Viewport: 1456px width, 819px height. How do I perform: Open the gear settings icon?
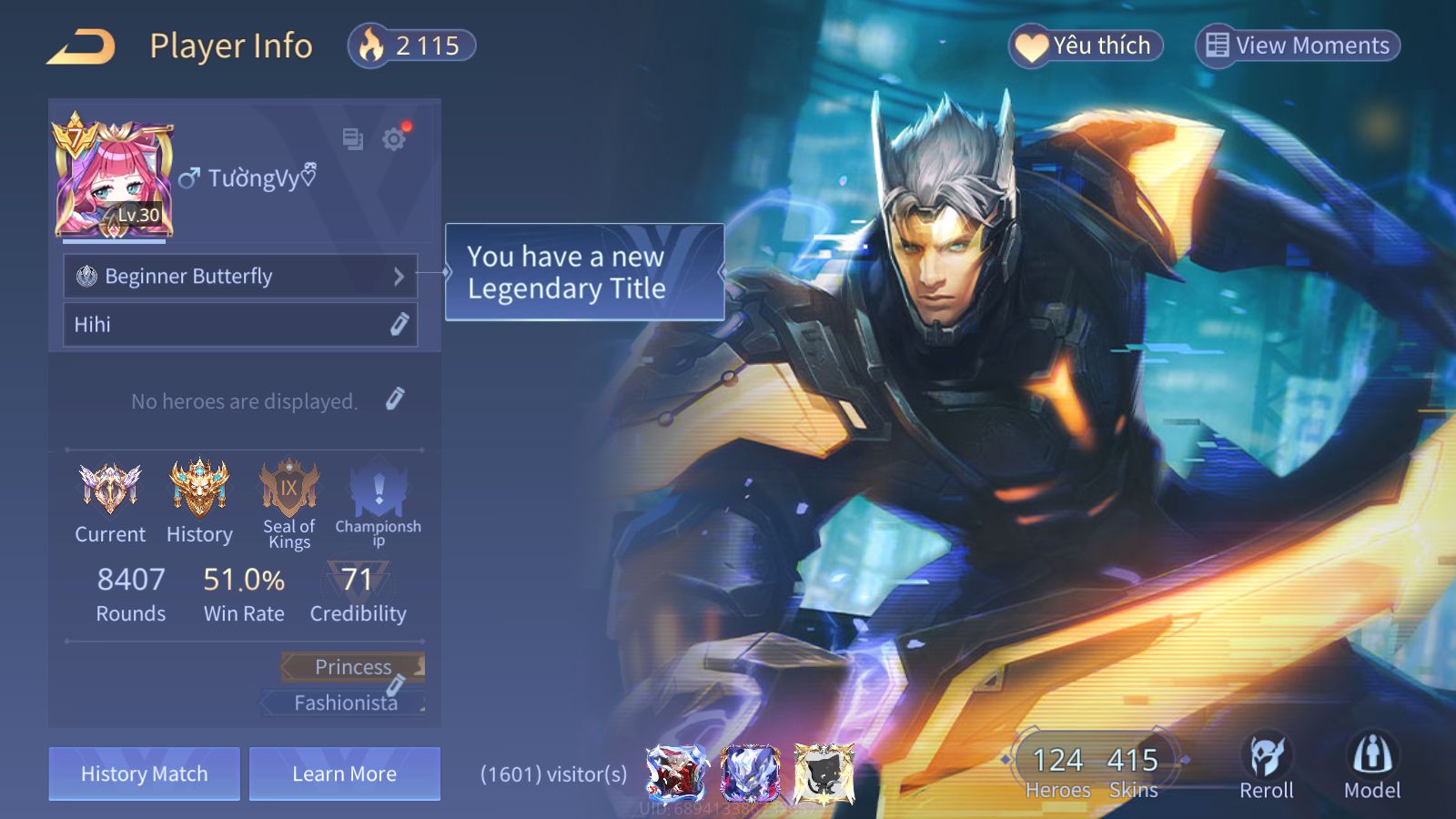(x=394, y=139)
